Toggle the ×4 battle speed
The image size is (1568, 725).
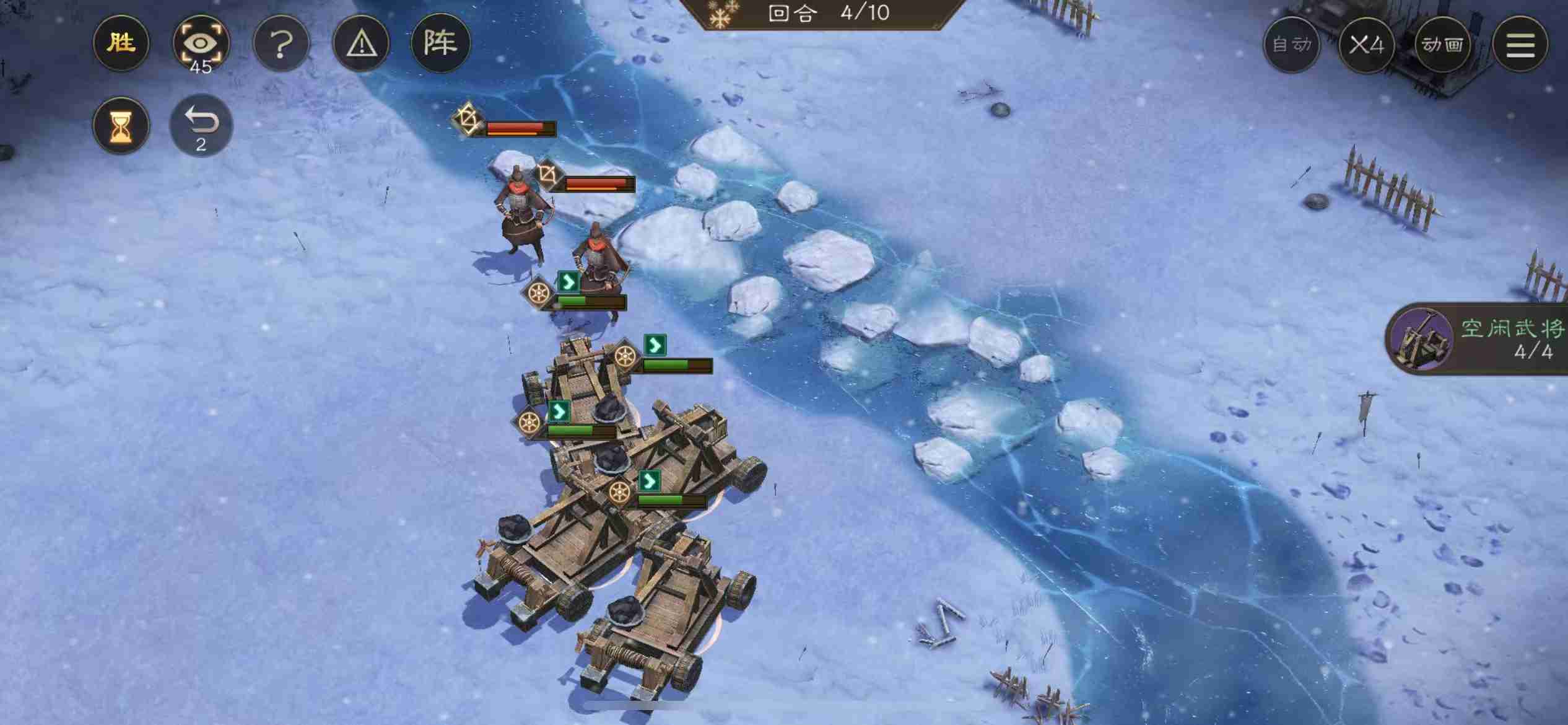point(1367,45)
